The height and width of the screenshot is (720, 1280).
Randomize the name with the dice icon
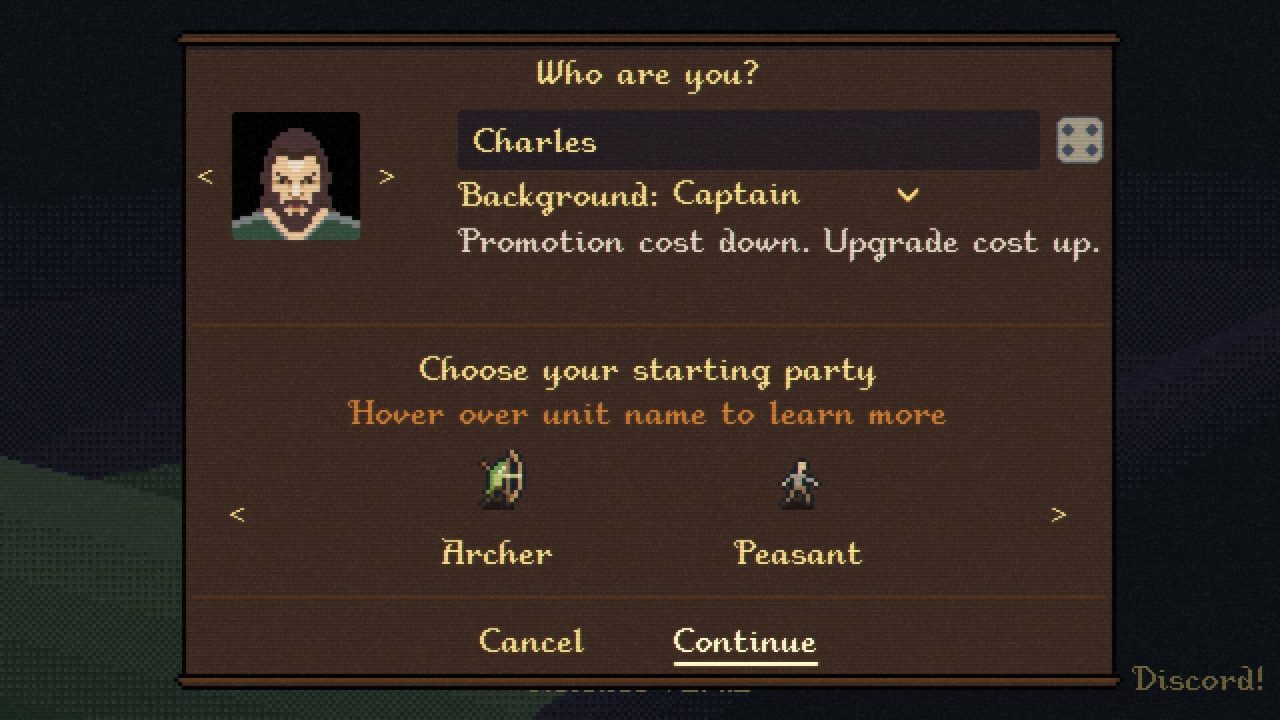(x=1079, y=140)
